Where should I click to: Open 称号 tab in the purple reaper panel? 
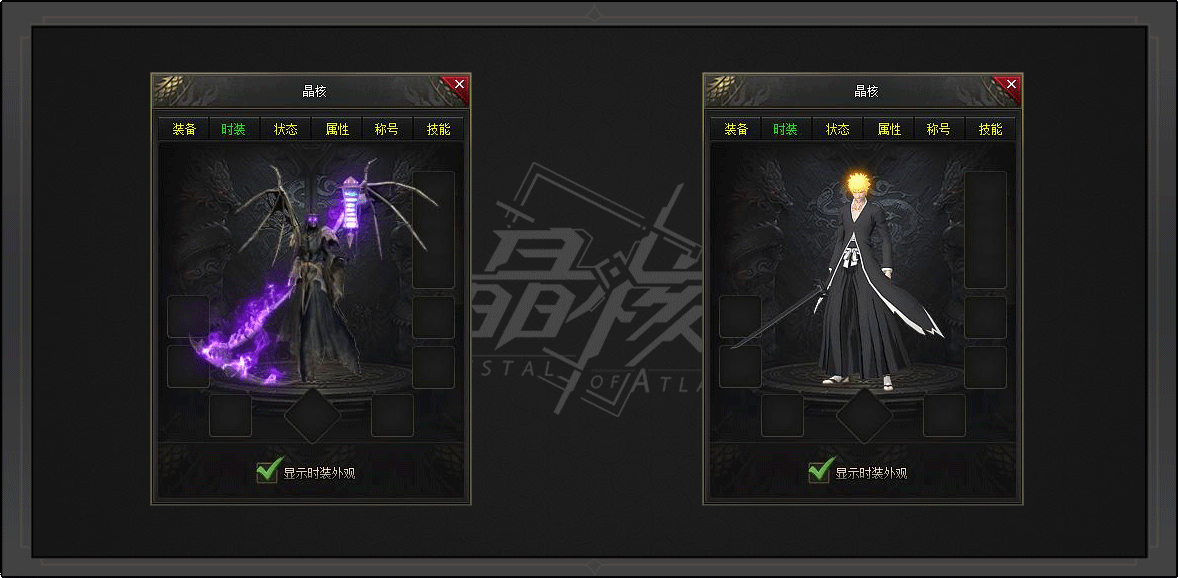(387, 130)
